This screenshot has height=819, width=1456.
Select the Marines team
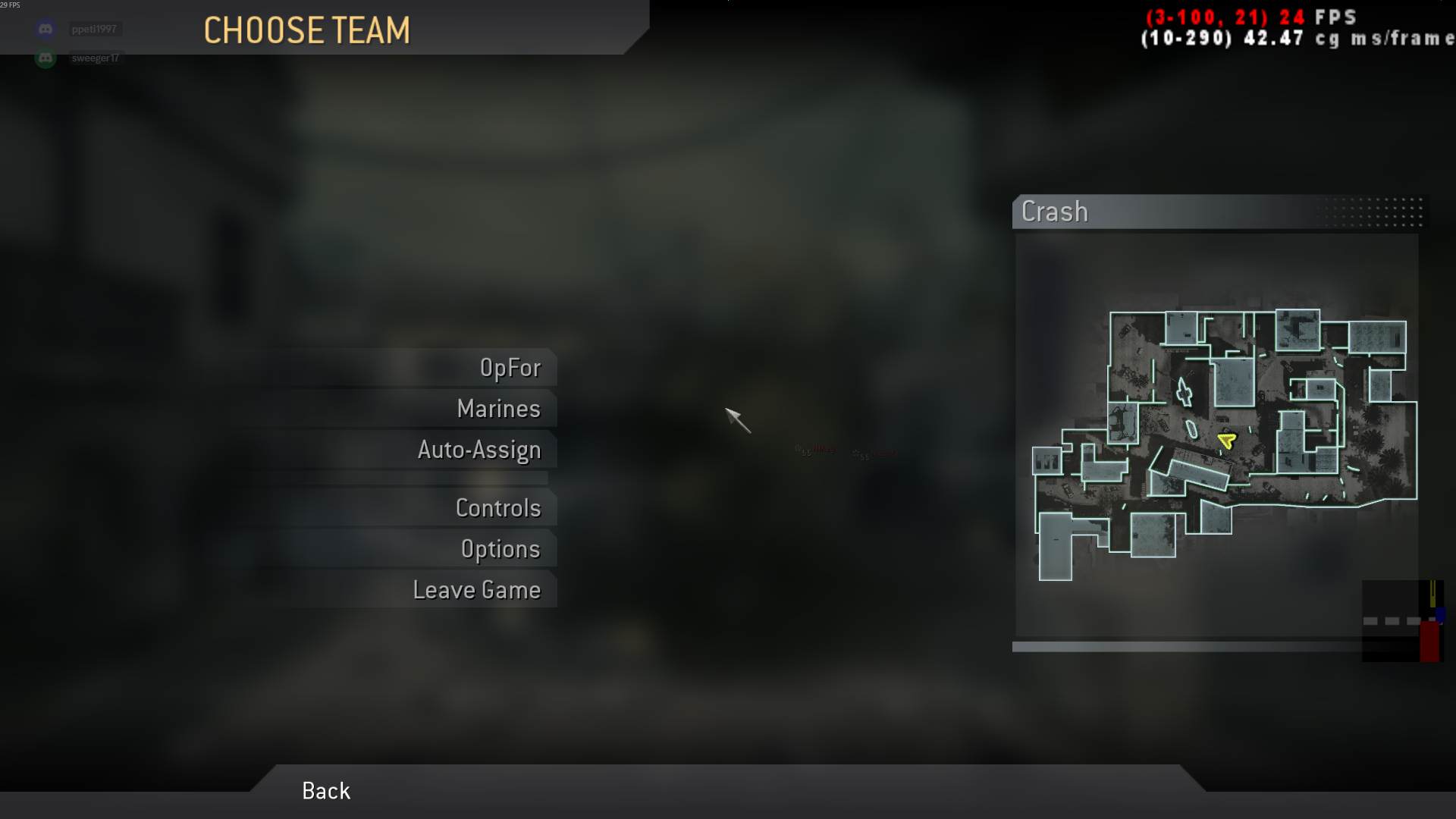(x=498, y=408)
